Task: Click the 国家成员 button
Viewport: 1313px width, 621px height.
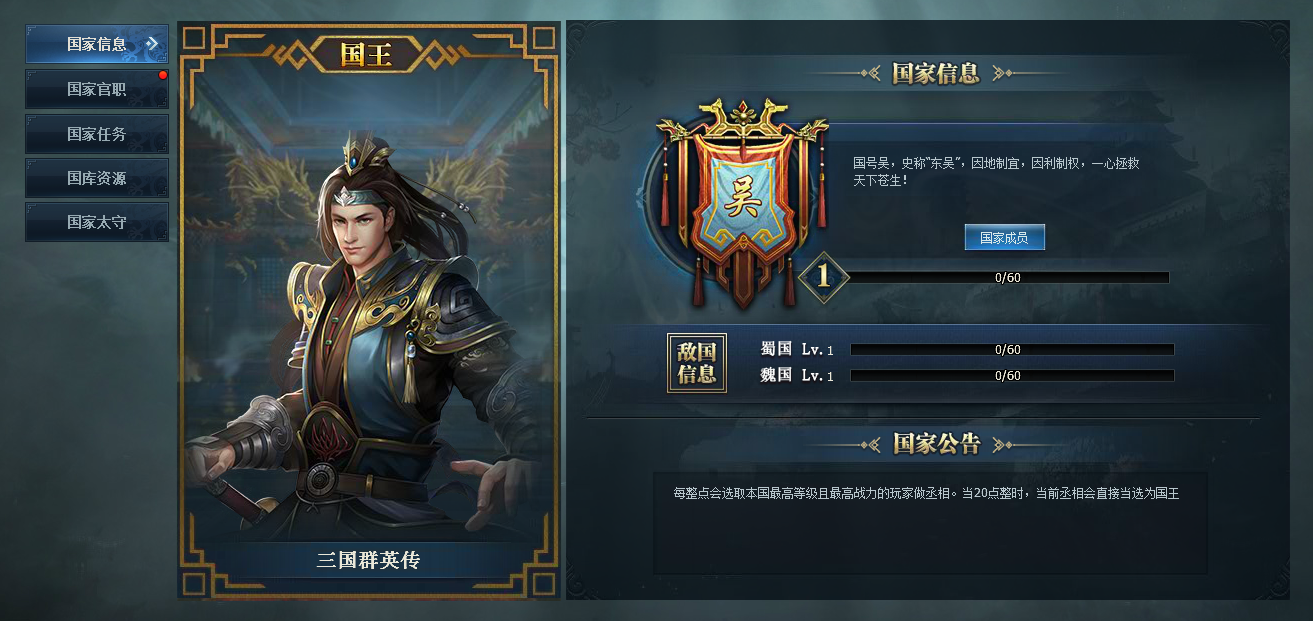Action: pyautogui.click(x=1004, y=238)
